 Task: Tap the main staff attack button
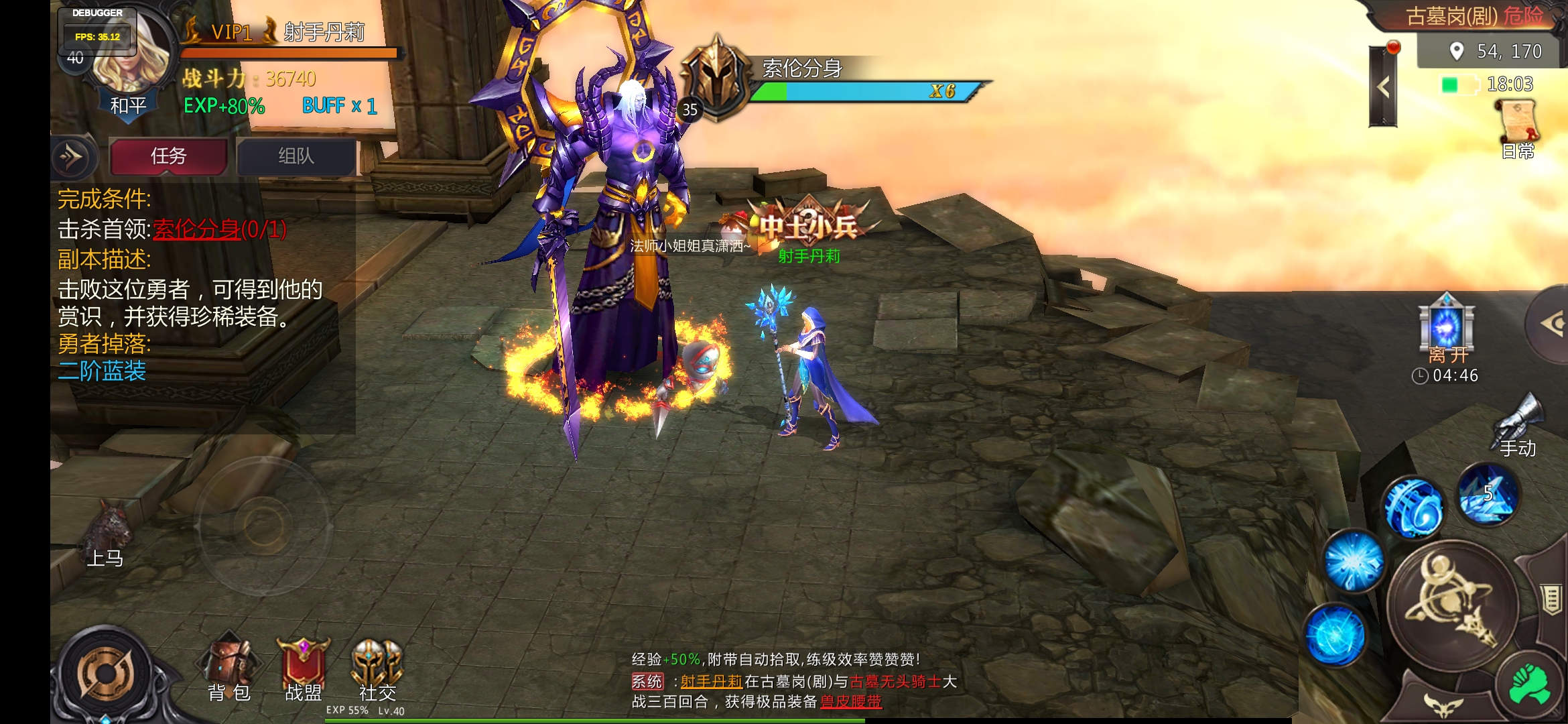(1453, 604)
